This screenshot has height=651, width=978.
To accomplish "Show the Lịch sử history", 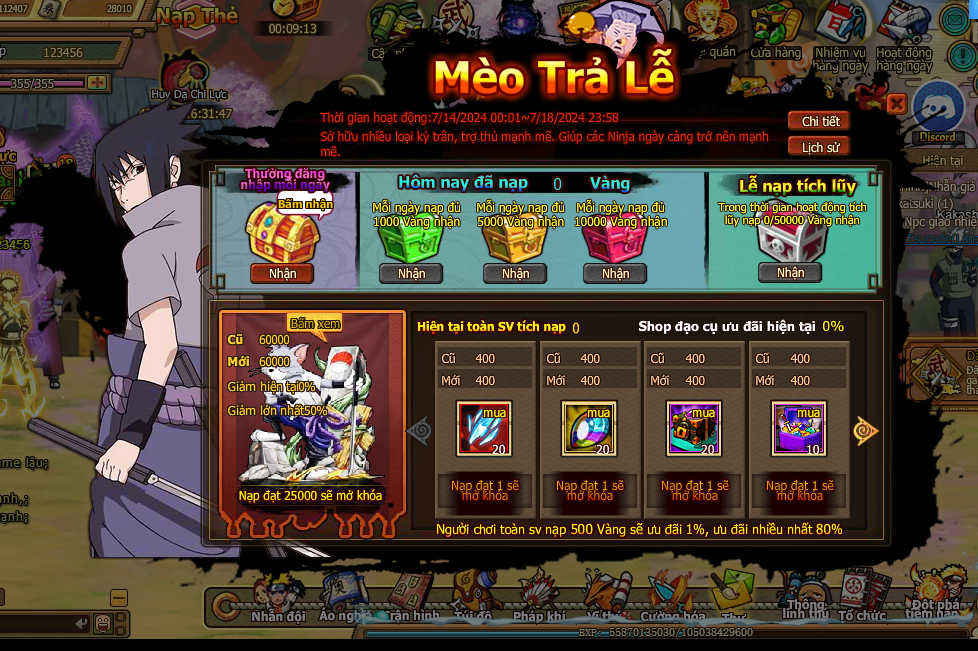I will coord(819,147).
